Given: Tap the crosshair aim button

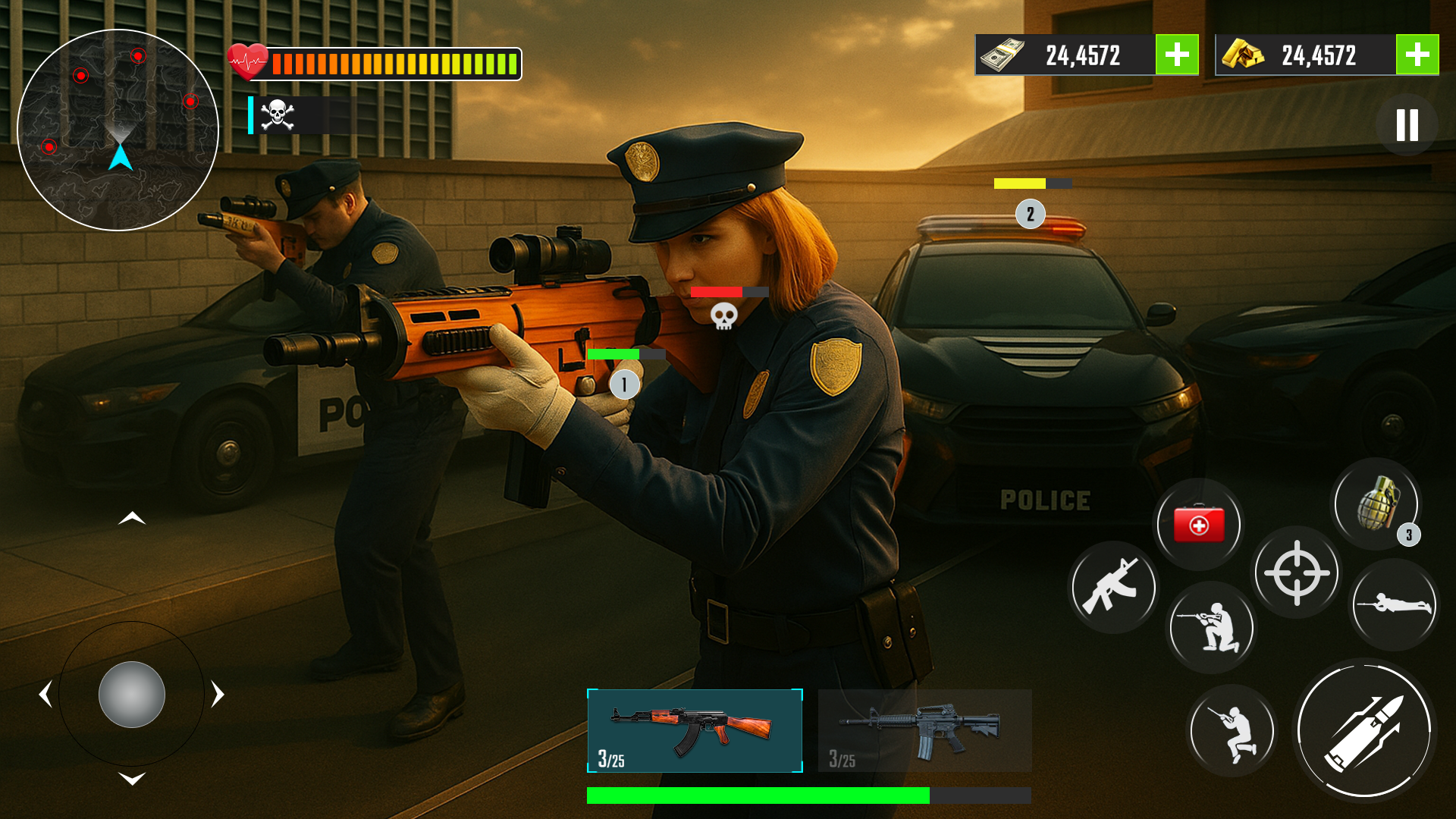Looking at the screenshot, I should click(1297, 573).
